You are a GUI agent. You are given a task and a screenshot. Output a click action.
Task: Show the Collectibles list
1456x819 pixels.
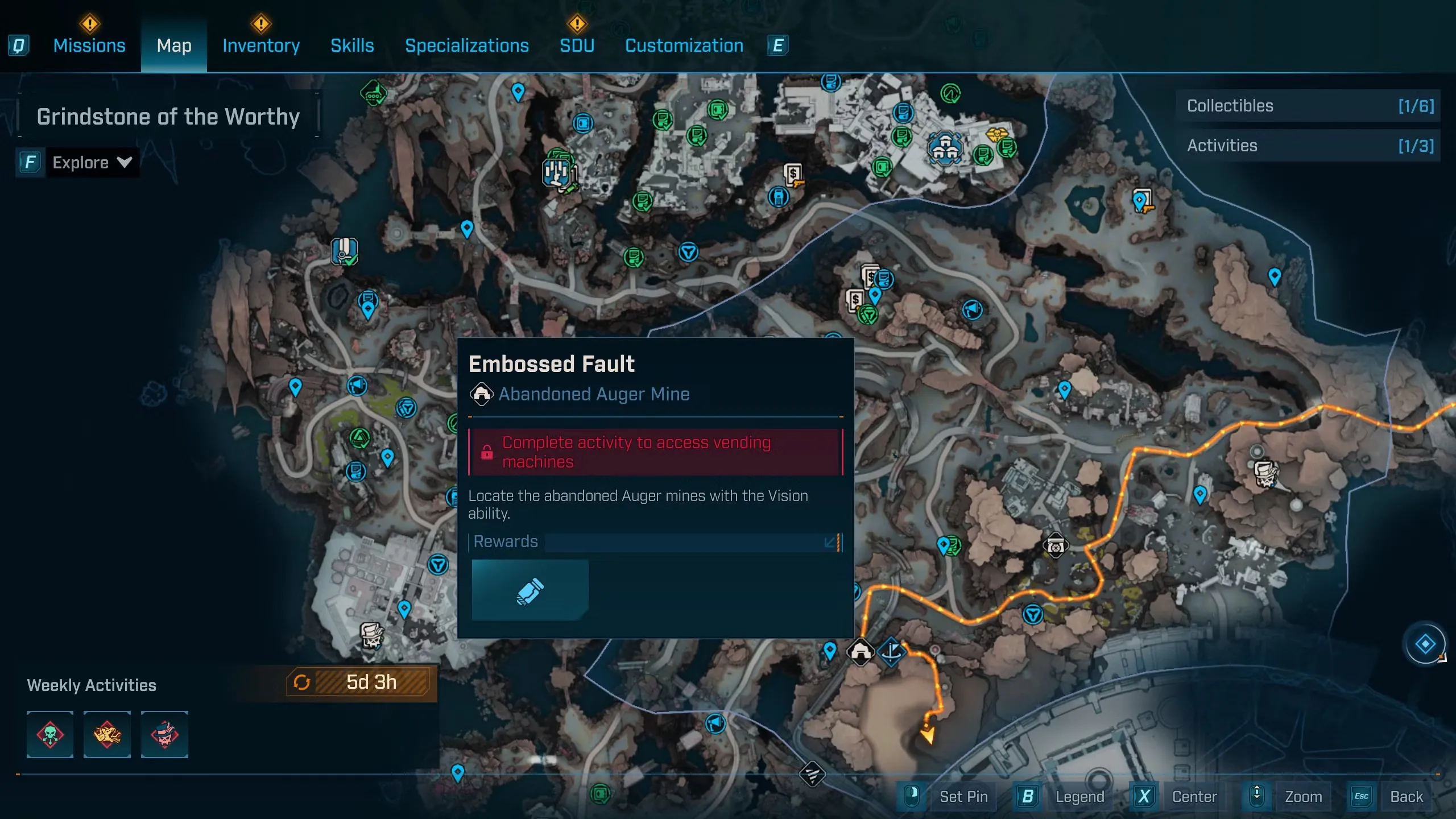coord(1308,106)
